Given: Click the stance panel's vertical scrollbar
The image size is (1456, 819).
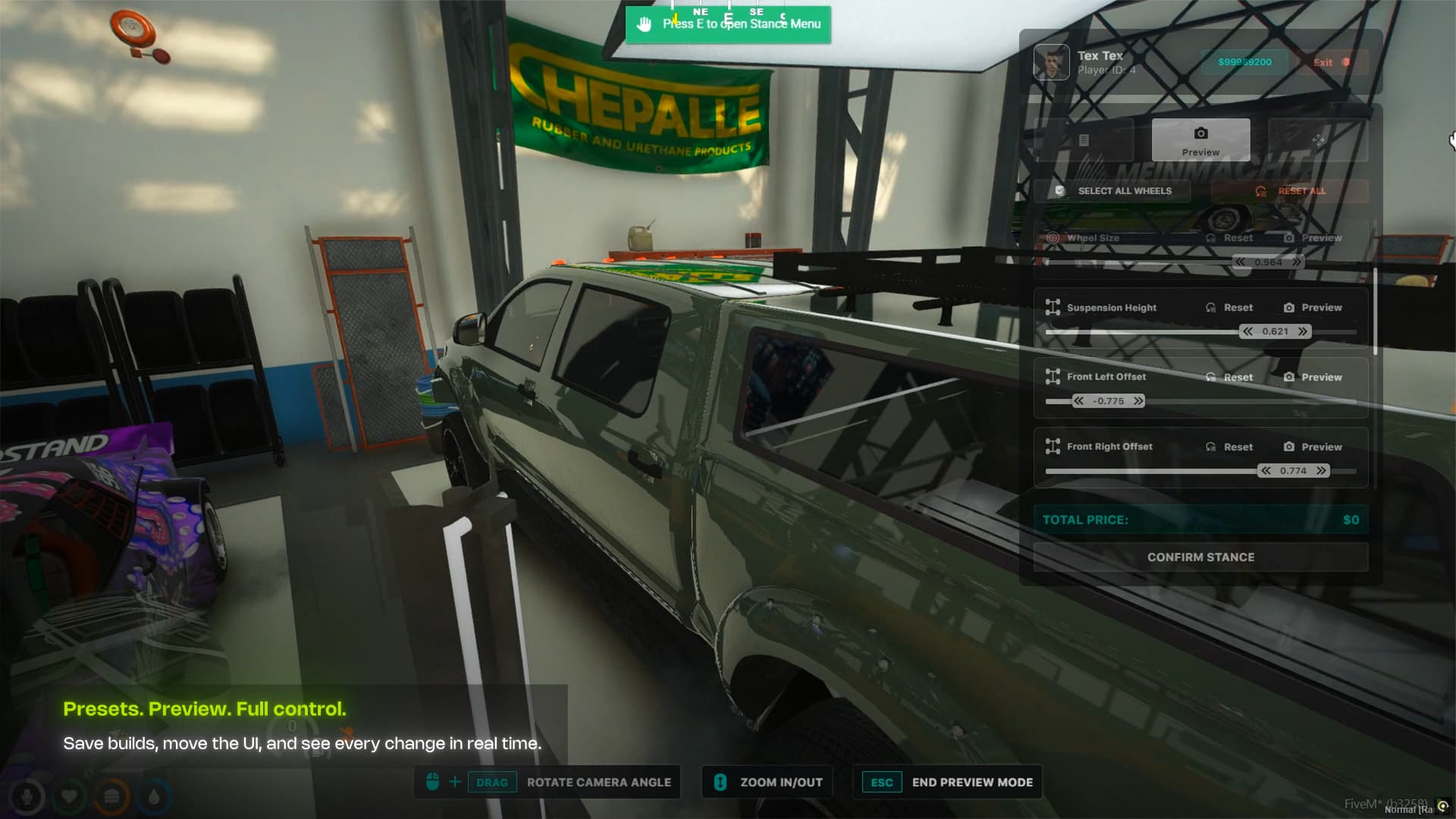Looking at the screenshot, I should 1375,311.
